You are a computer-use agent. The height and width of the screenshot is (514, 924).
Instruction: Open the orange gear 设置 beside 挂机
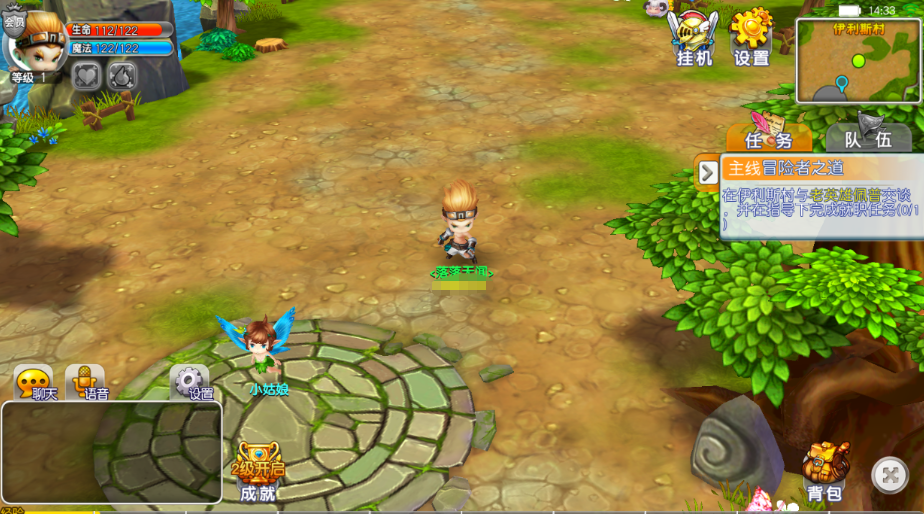pos(752,38)
